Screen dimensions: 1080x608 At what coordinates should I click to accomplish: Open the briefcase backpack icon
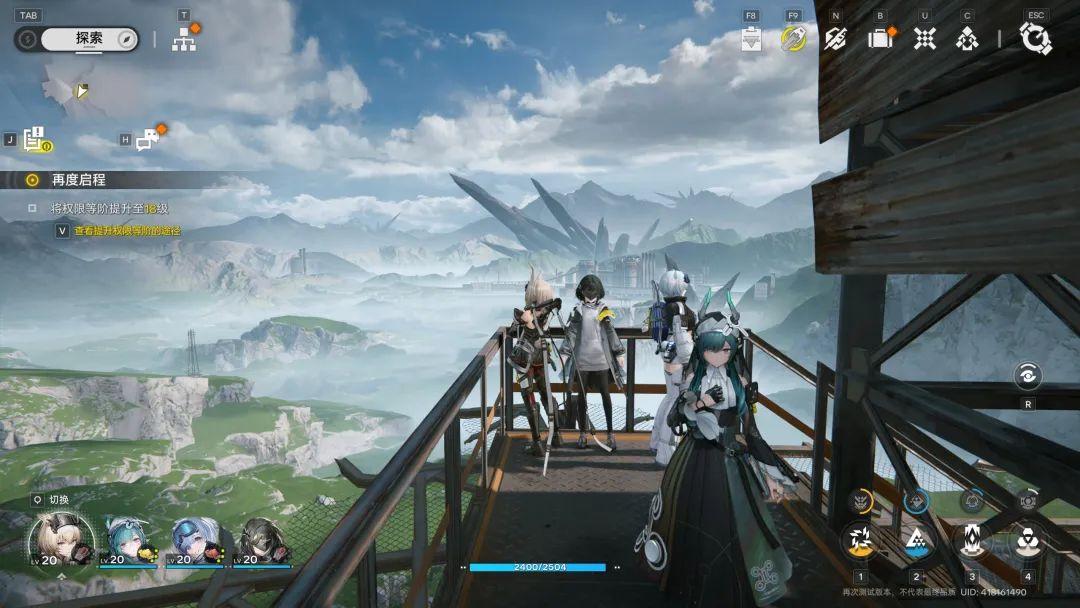click(x=880, y=39)
